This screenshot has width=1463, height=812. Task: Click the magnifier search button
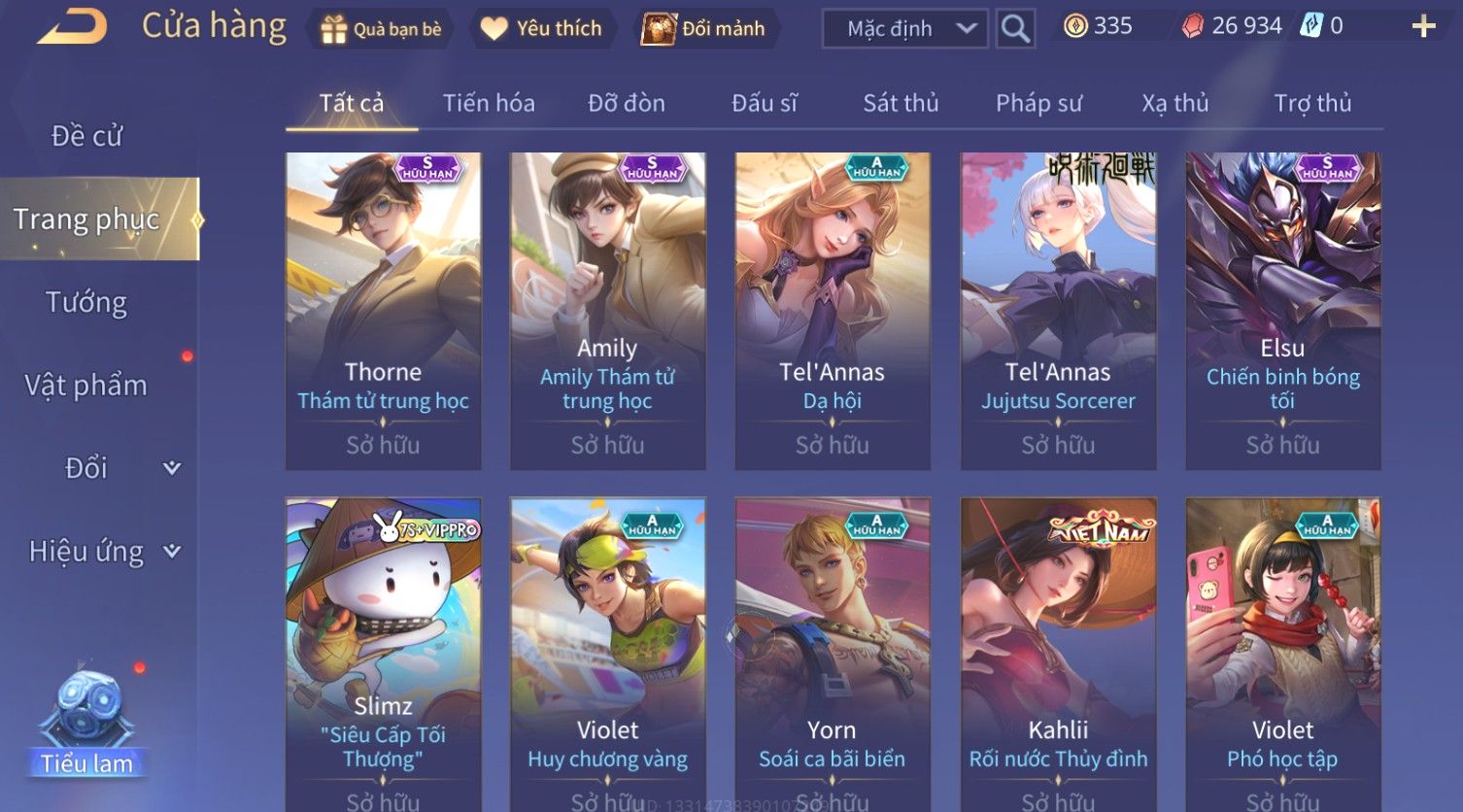pos(1015,29)
